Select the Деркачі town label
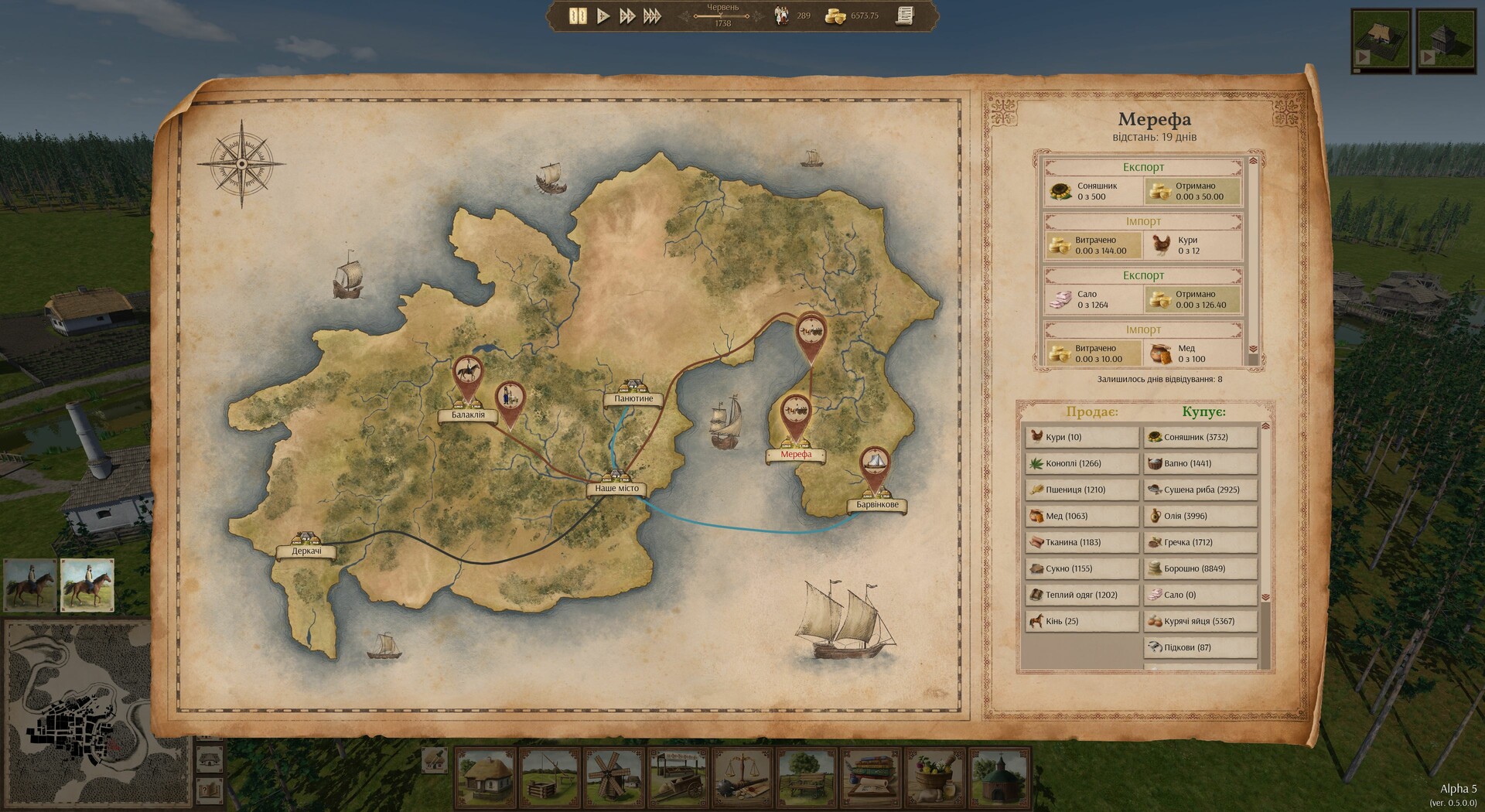 [x=307, y=551]
